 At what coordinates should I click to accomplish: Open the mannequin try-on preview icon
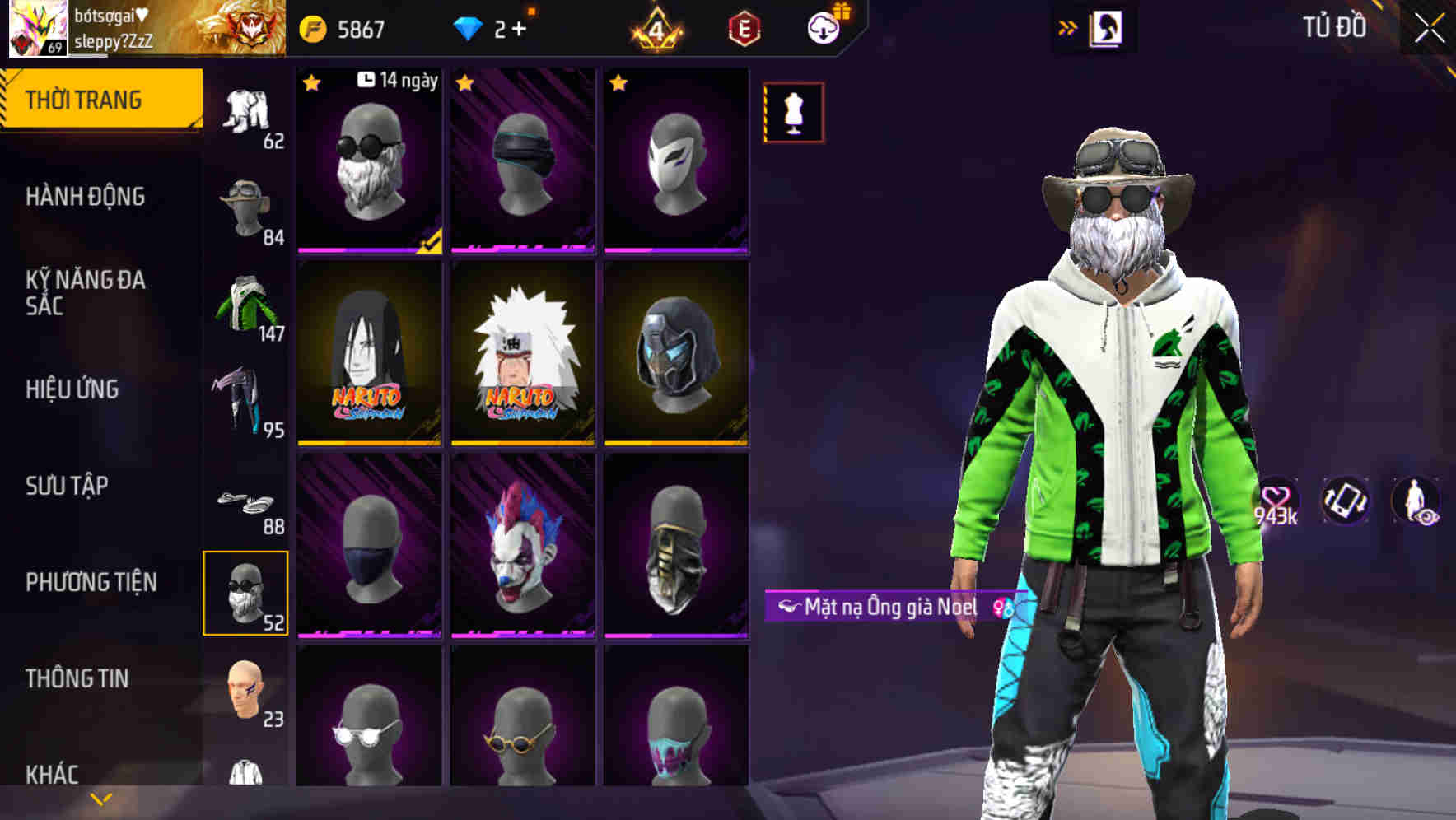pos(793,113)
